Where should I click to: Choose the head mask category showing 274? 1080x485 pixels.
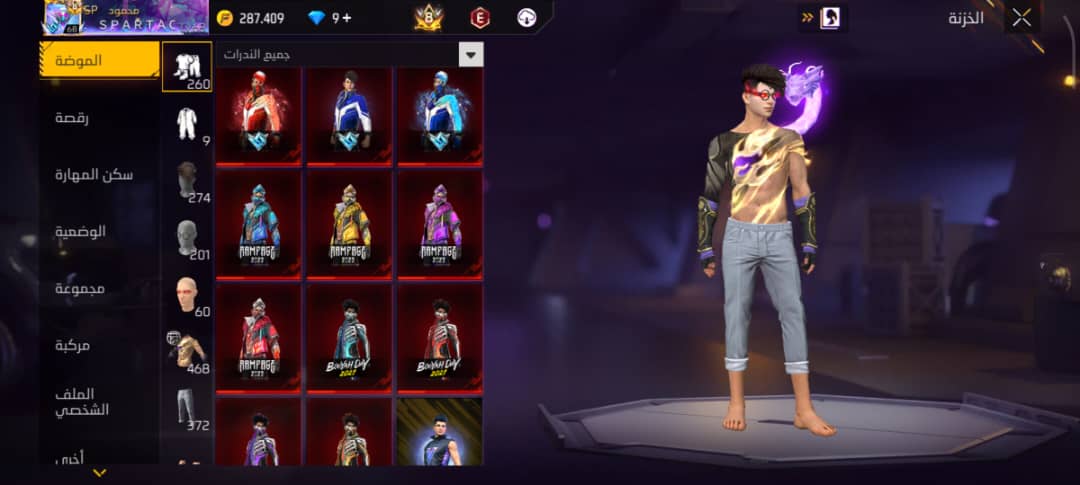(x=187, y=181)
